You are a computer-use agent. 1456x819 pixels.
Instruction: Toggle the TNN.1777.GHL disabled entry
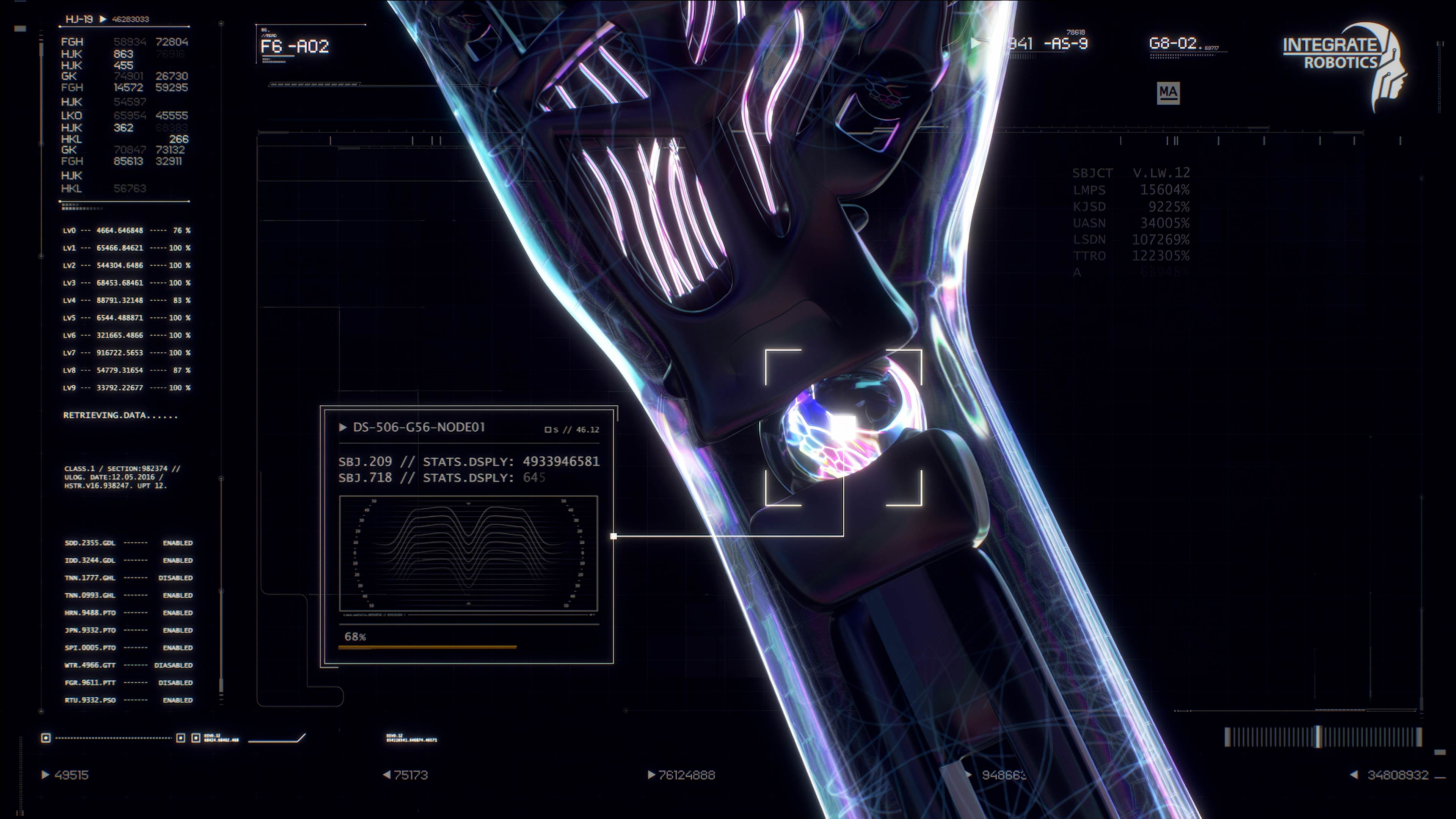176,577
